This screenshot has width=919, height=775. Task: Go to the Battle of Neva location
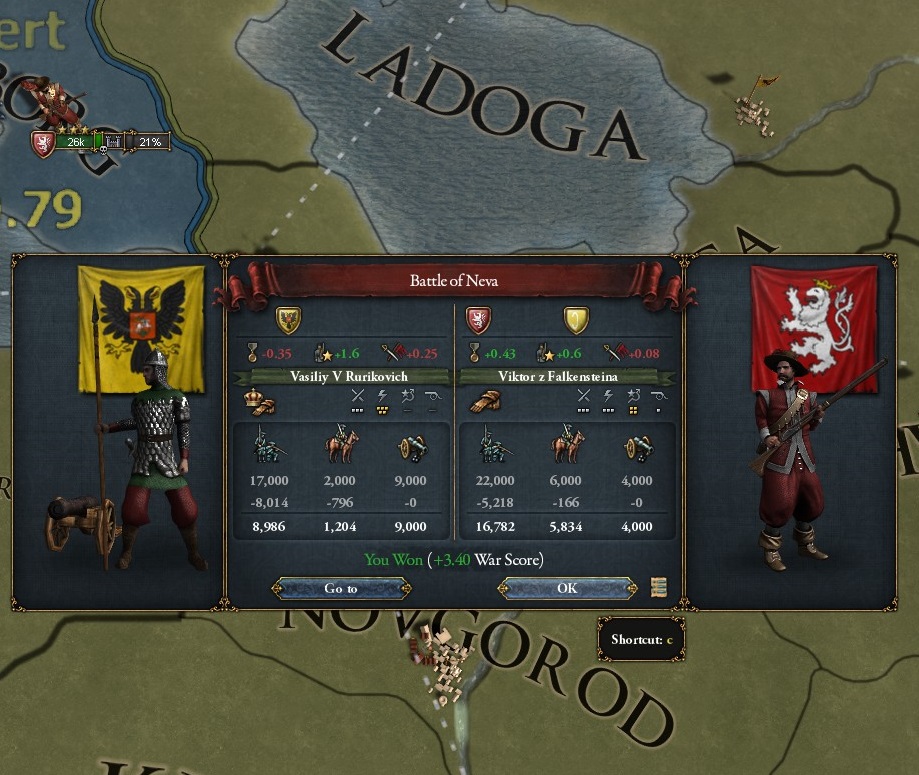[x=341, y=588]
